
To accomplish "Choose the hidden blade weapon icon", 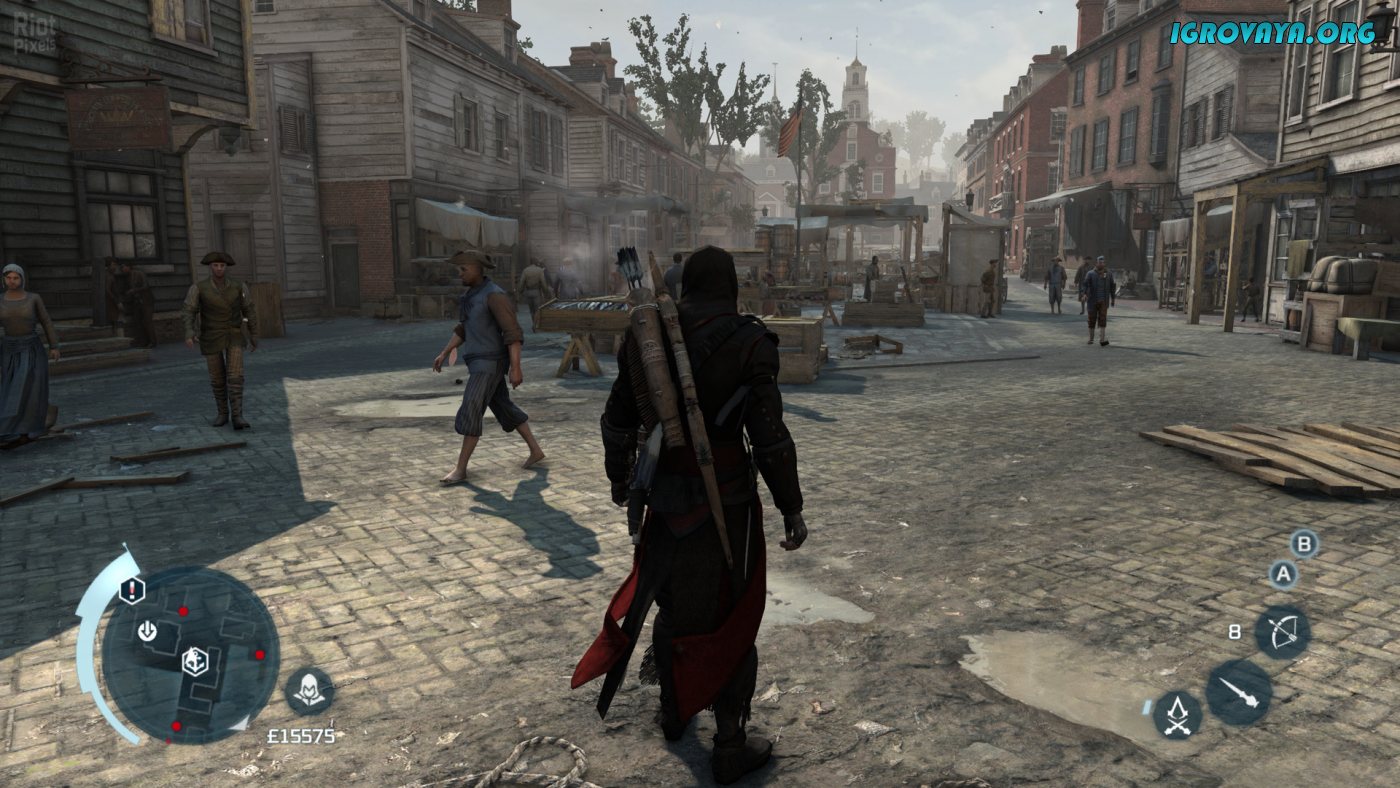I will [x=1238, y=692].
